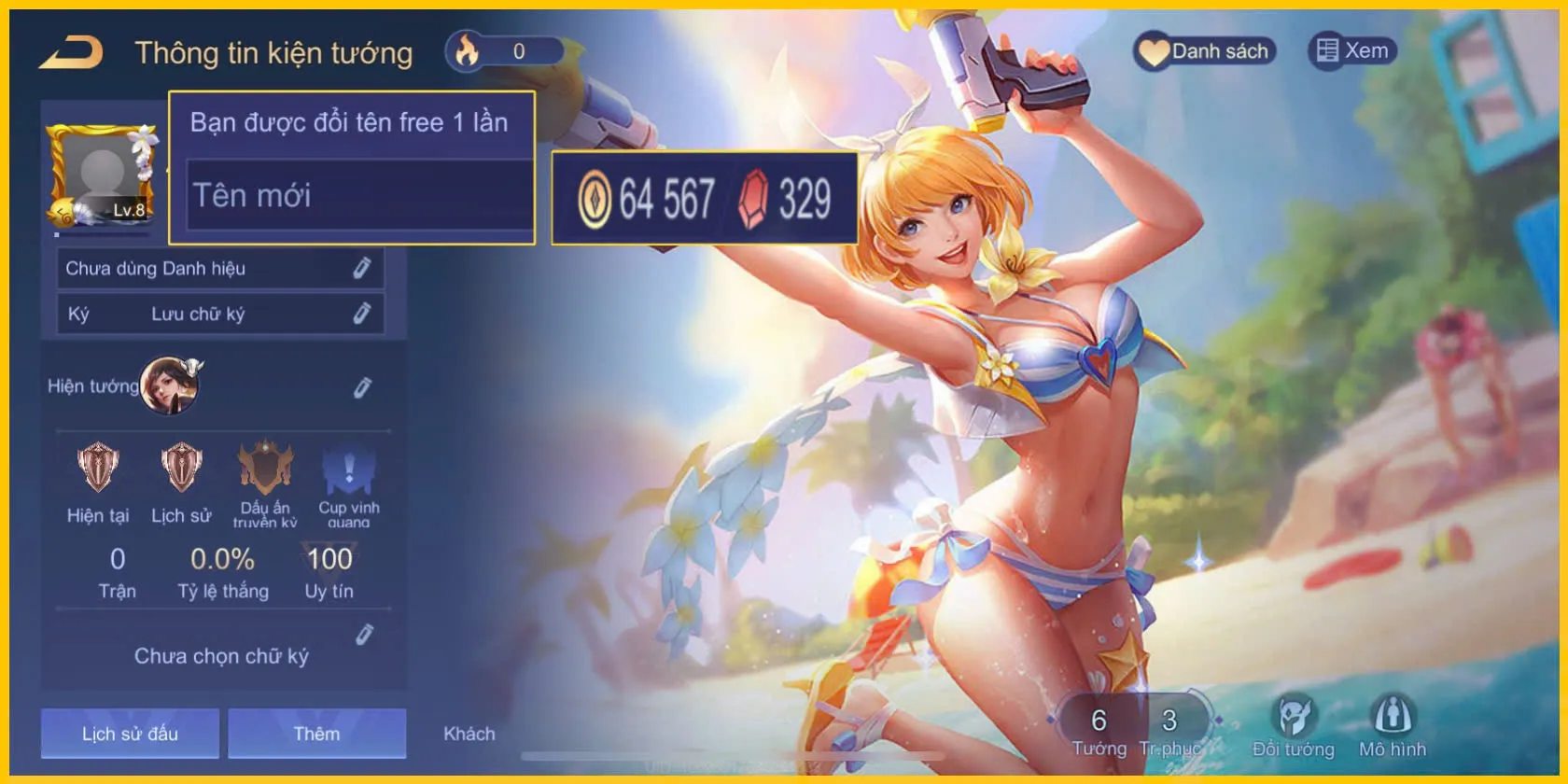Edit the Lưu chữ ký signature
This screenshot has width=1568, height=784.
tap(362, 314)
